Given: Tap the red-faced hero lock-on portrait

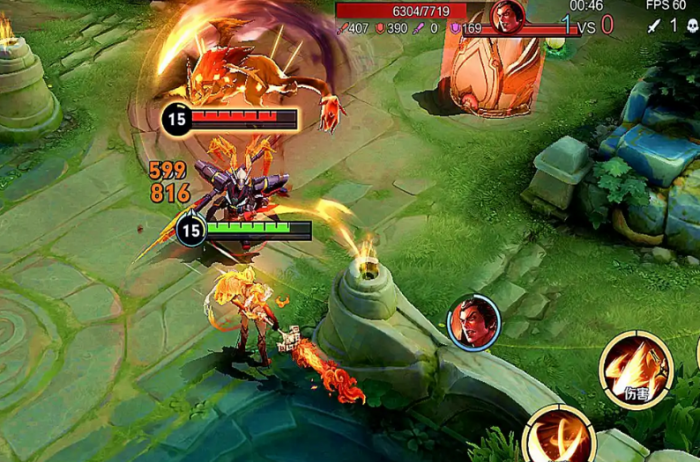Looking at the screenshot, I should click(x=473, y=322).
